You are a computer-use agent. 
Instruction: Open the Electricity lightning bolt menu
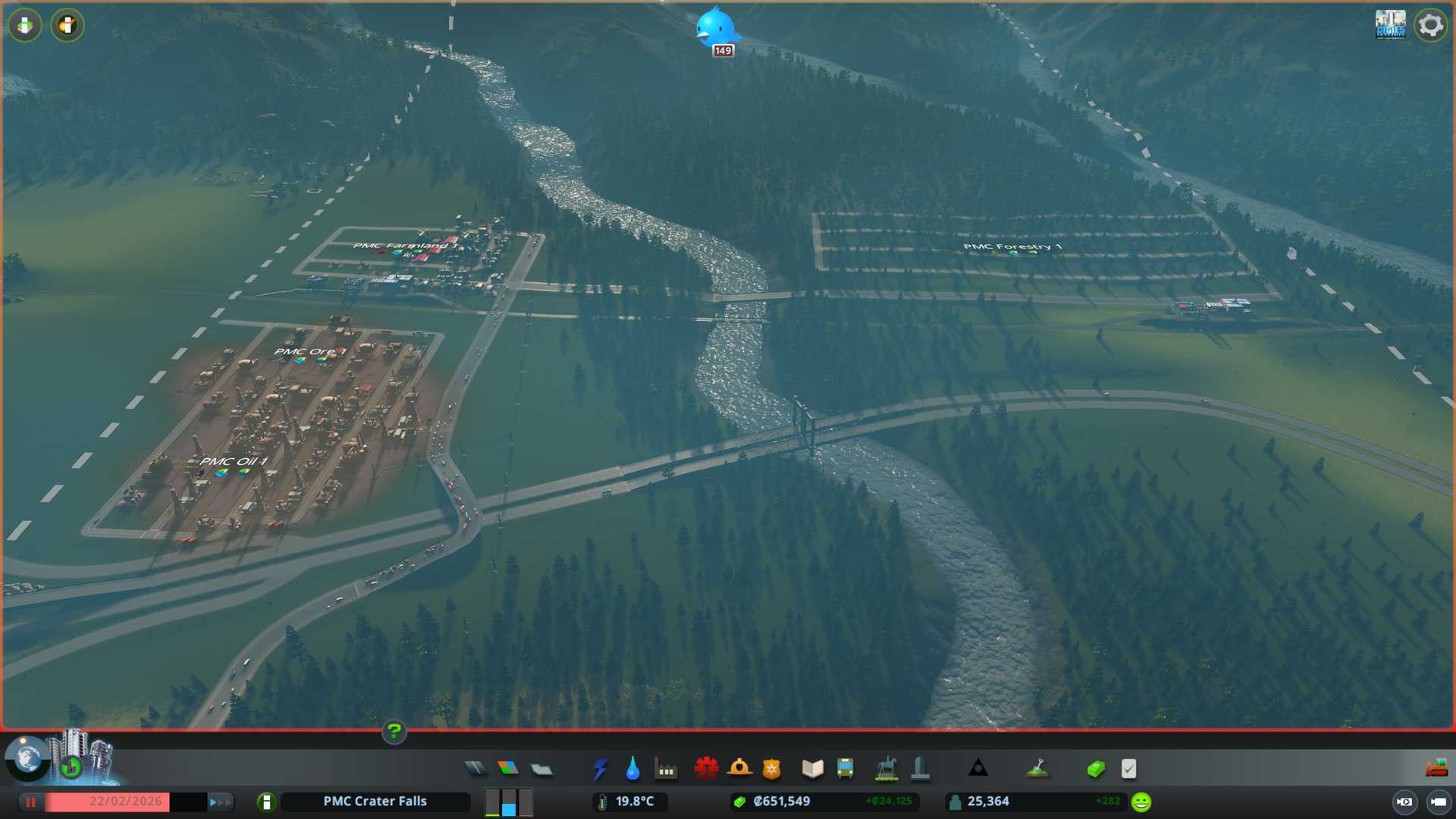600,769
